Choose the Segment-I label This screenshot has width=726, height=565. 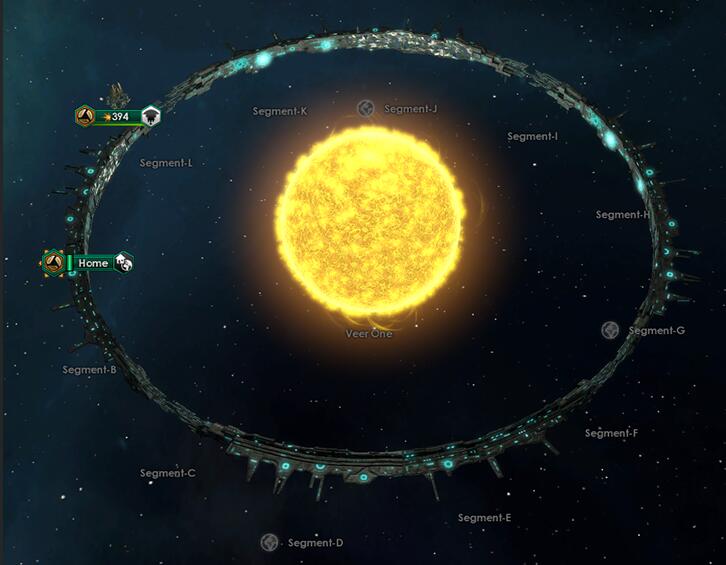532,136
